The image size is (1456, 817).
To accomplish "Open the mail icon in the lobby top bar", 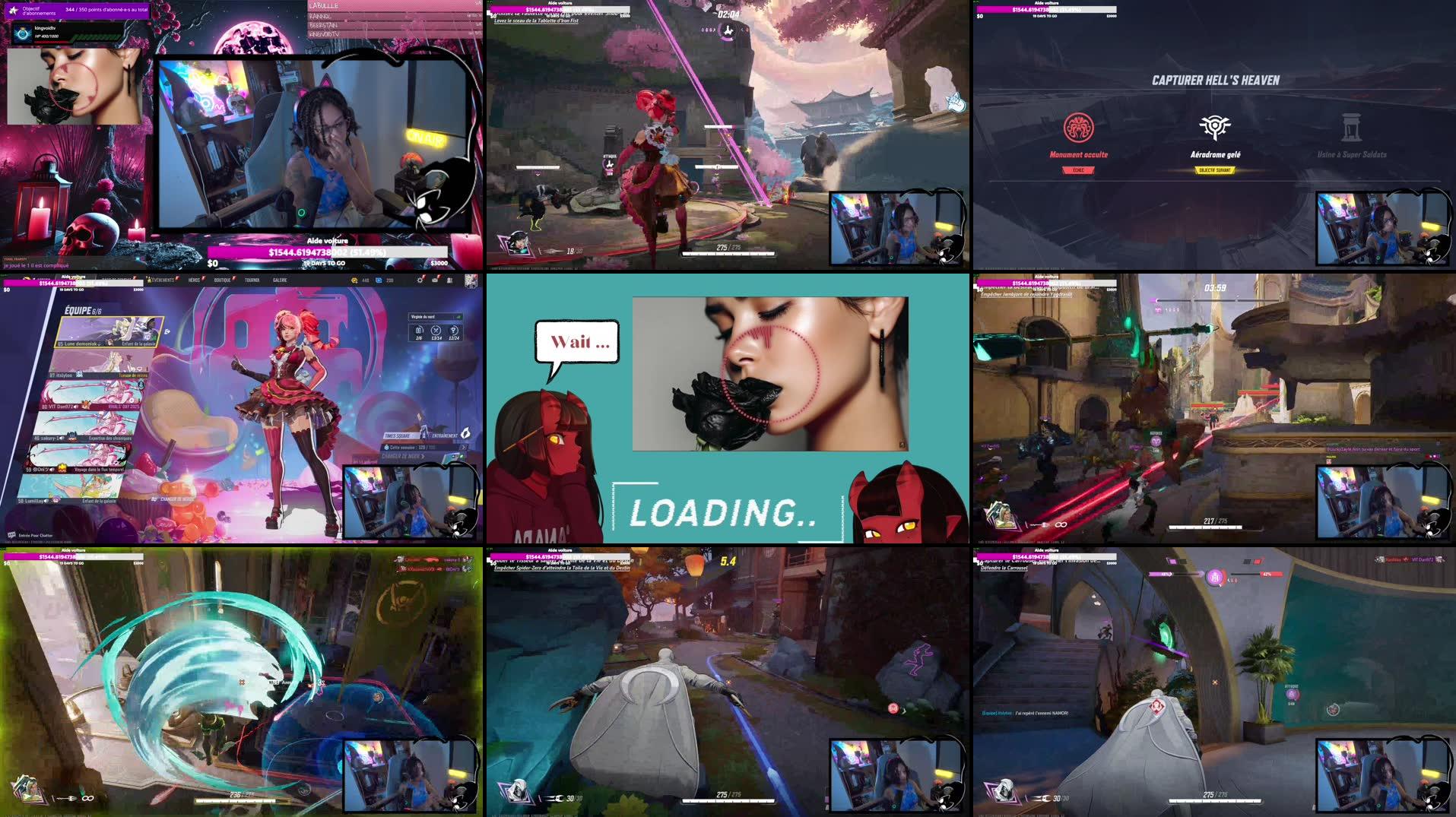I will (x=436, y=280).
